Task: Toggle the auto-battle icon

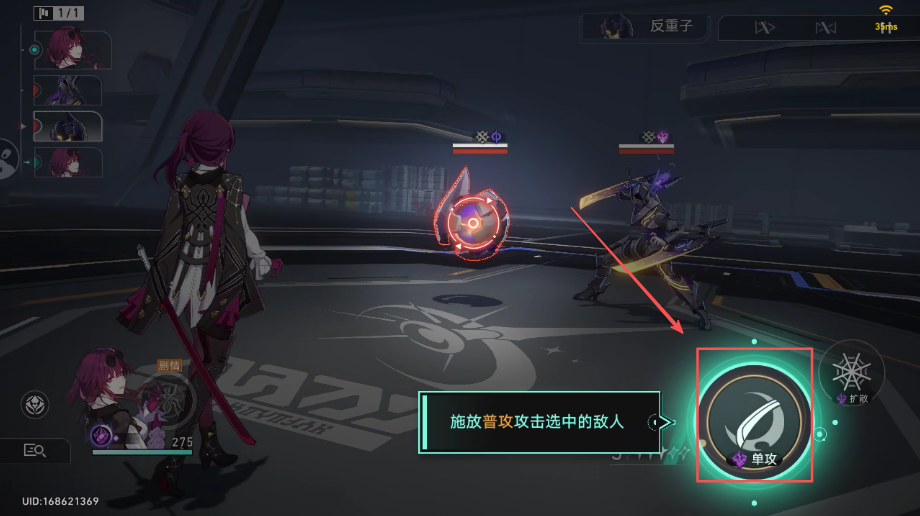Action: tap(825, 27)
